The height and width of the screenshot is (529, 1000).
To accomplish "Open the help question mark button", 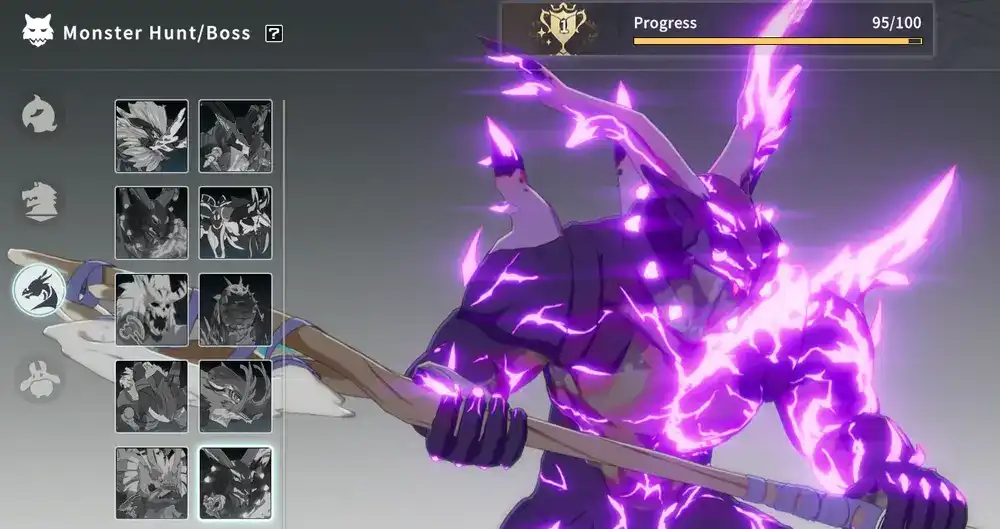I will pyautogui.click(x=274, y=34).
